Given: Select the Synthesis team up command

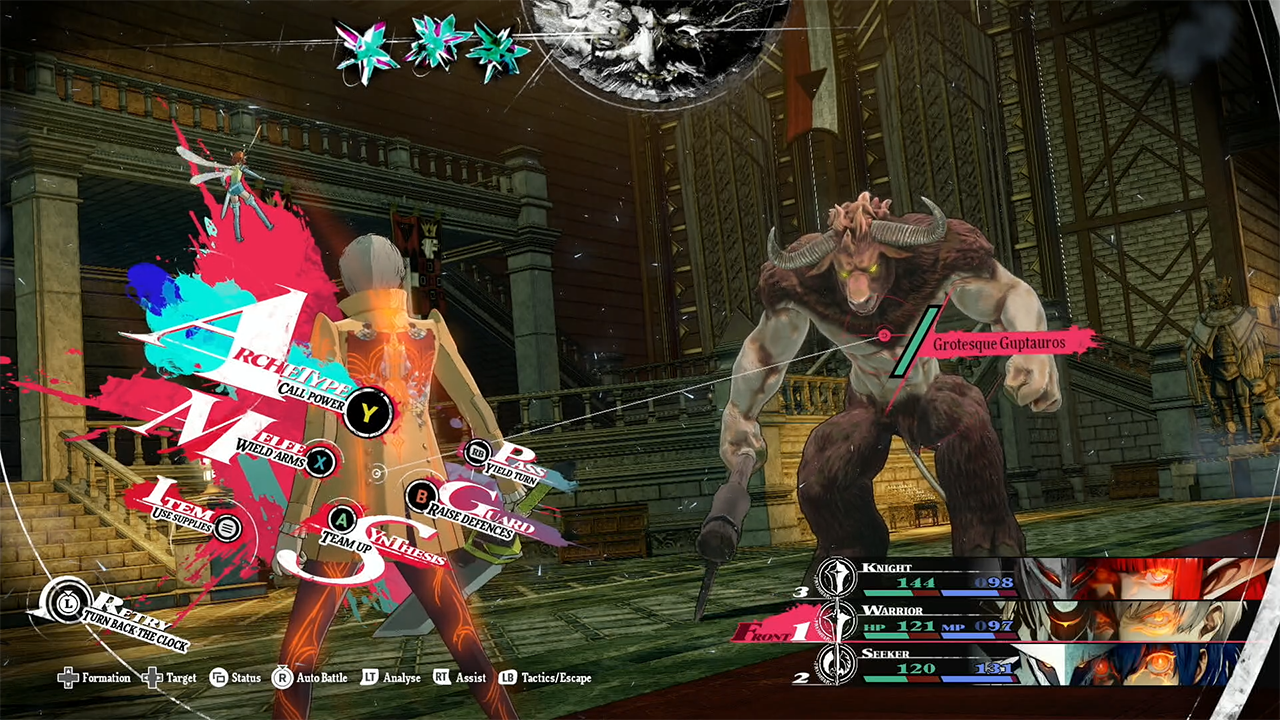Looking at the screenshot, I should point(343,520).
